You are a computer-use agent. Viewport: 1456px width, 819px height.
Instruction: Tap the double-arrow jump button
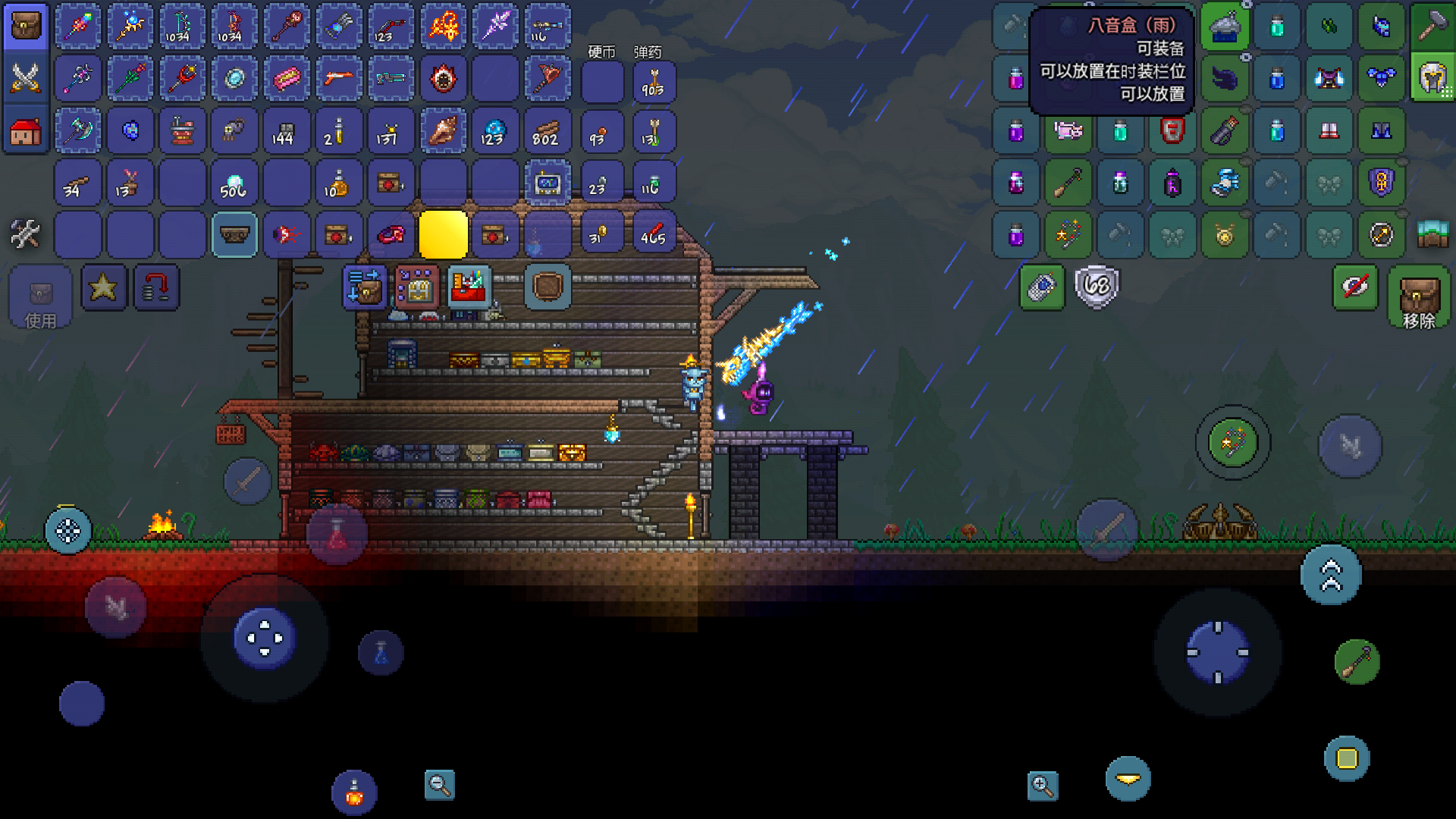1331,574
